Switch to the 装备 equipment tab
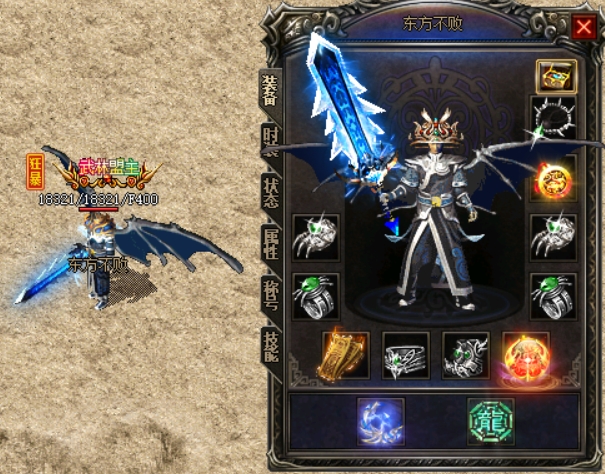 click(271, 90)
